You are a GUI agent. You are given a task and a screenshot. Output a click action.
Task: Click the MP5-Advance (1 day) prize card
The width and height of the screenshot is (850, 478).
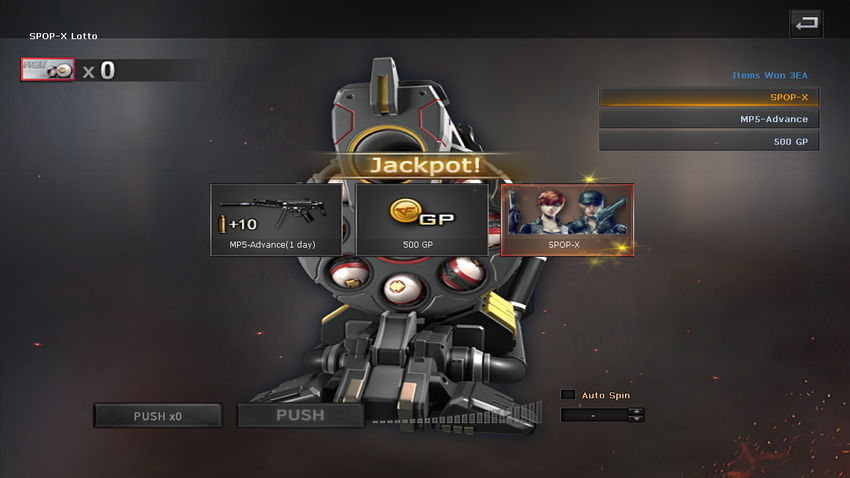[x=276, y=219]
